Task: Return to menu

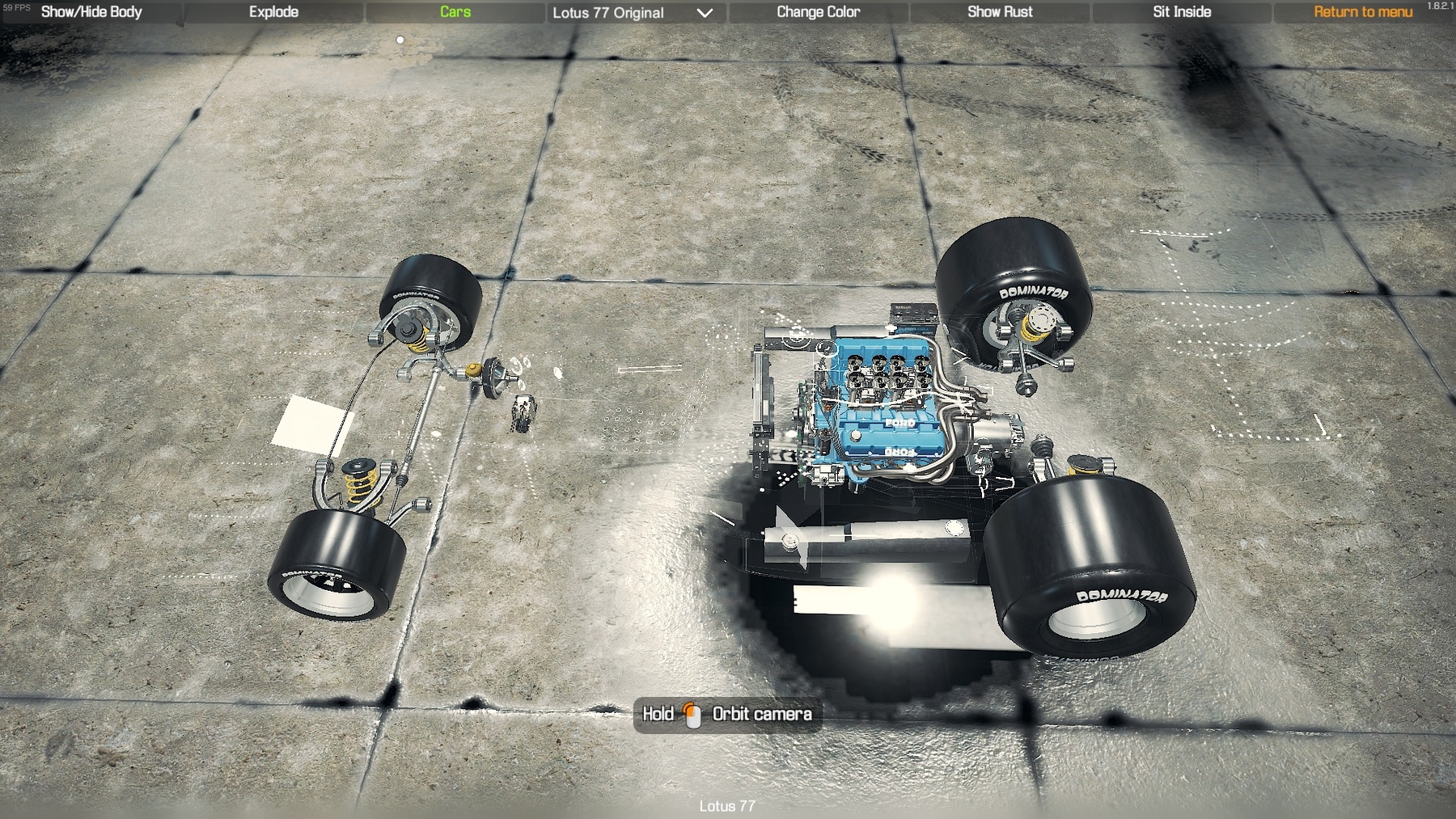Action: tap(1363, 12)
